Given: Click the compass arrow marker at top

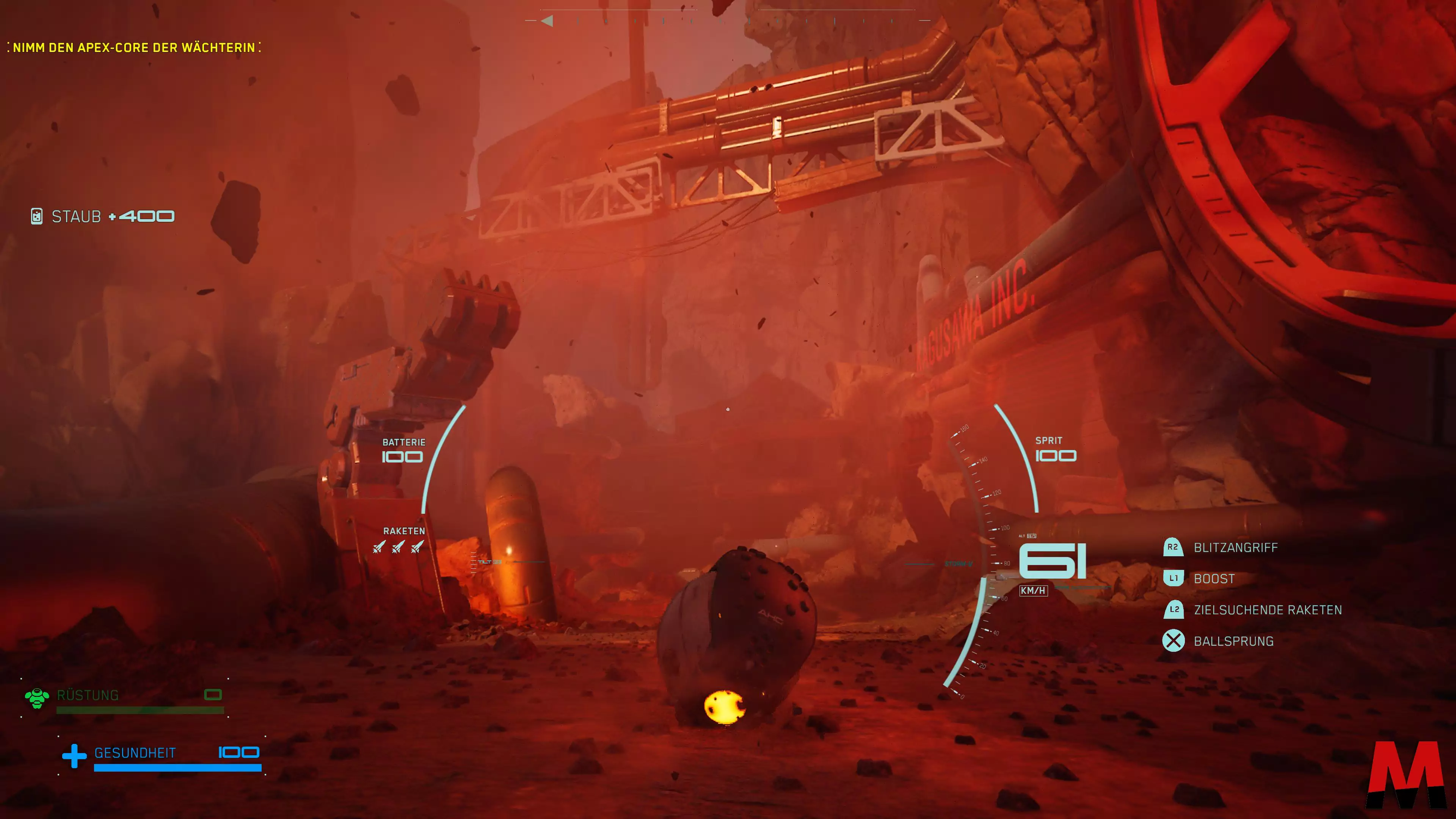Looking at the screenshot, I should click(546, 21).
